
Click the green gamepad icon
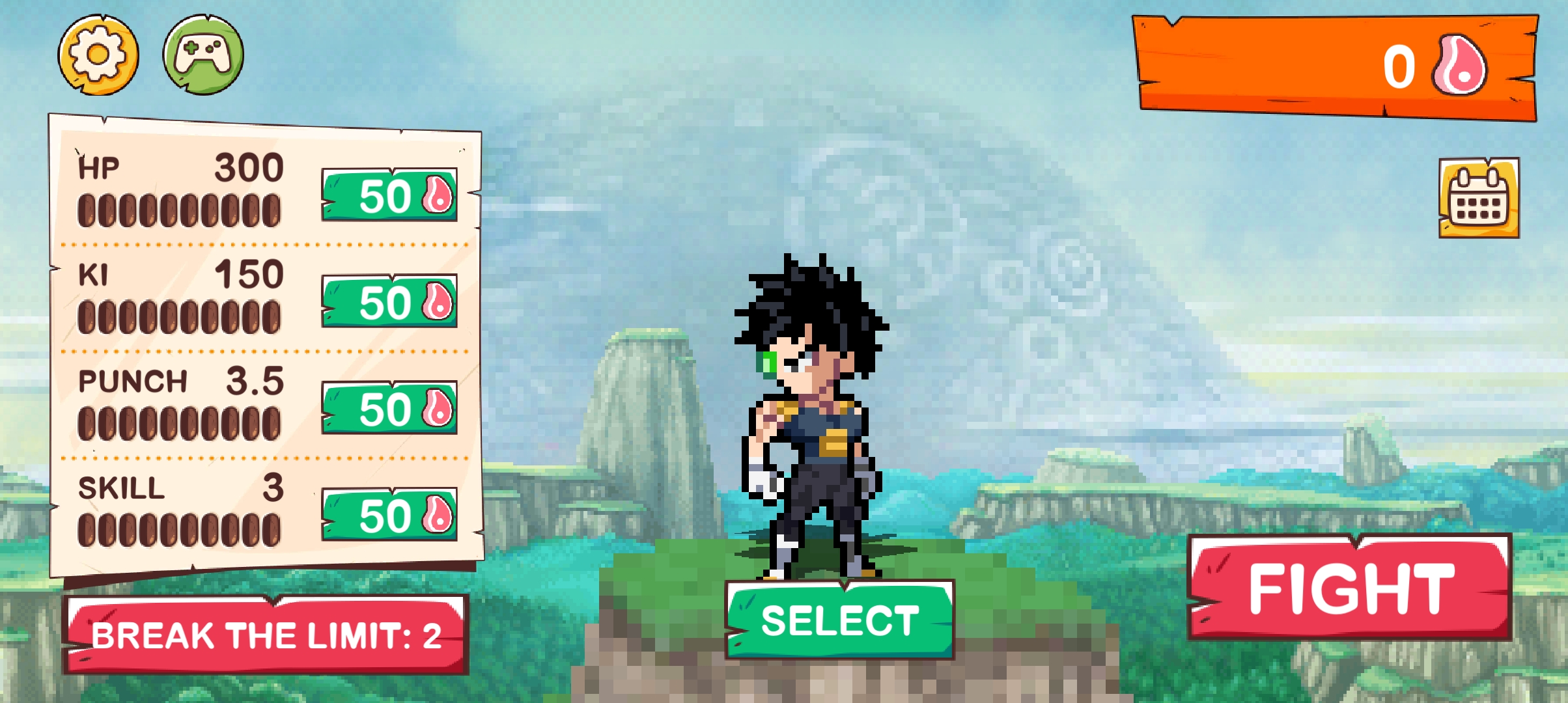(x=203, y=55)
